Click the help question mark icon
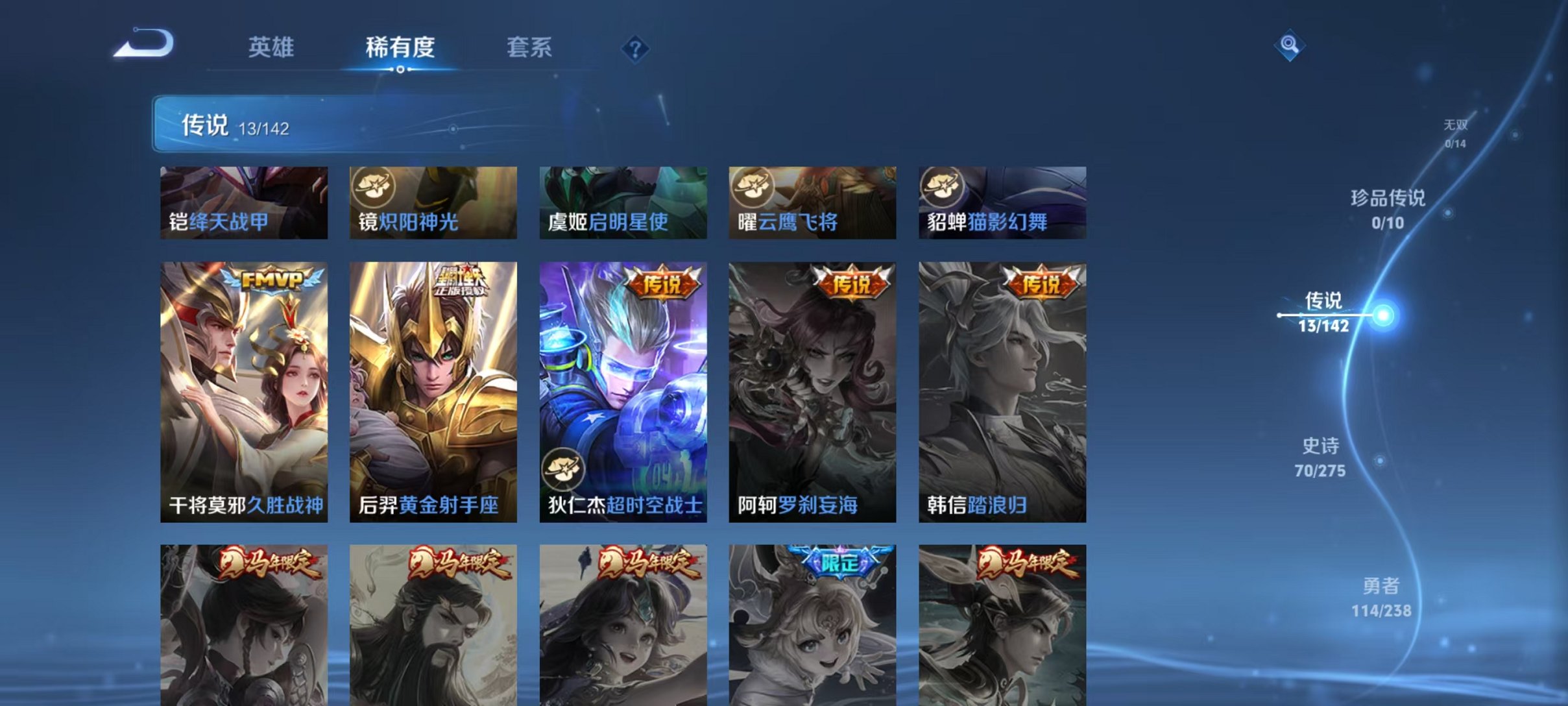1568x706 pixels. 636,49
